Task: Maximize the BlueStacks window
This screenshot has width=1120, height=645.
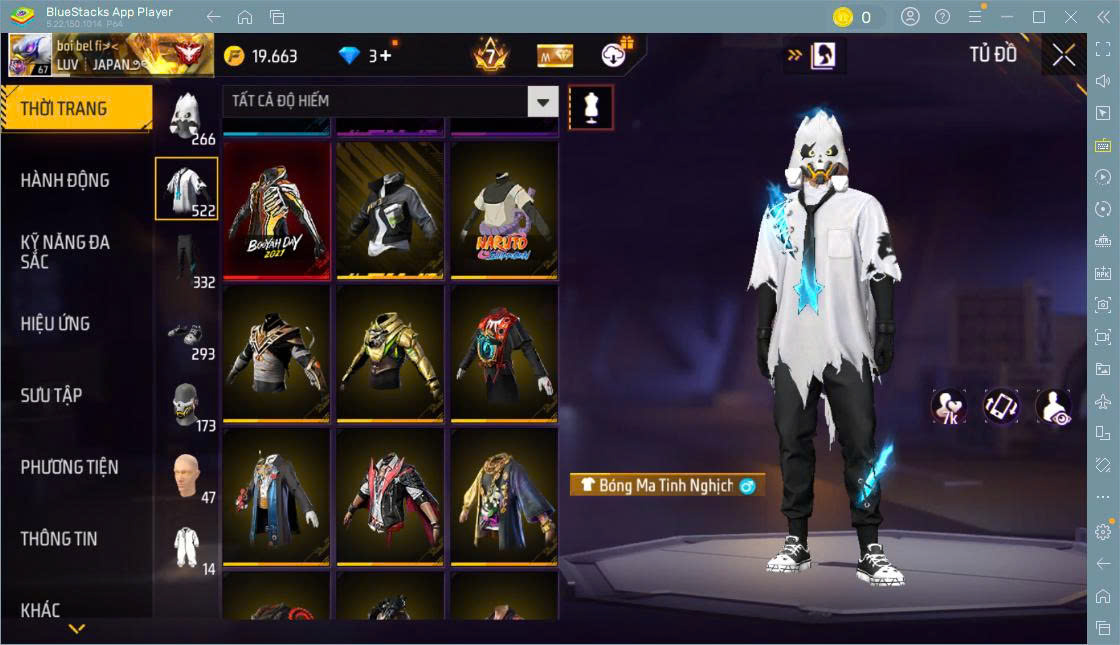Action: [x=1039, y=17]
